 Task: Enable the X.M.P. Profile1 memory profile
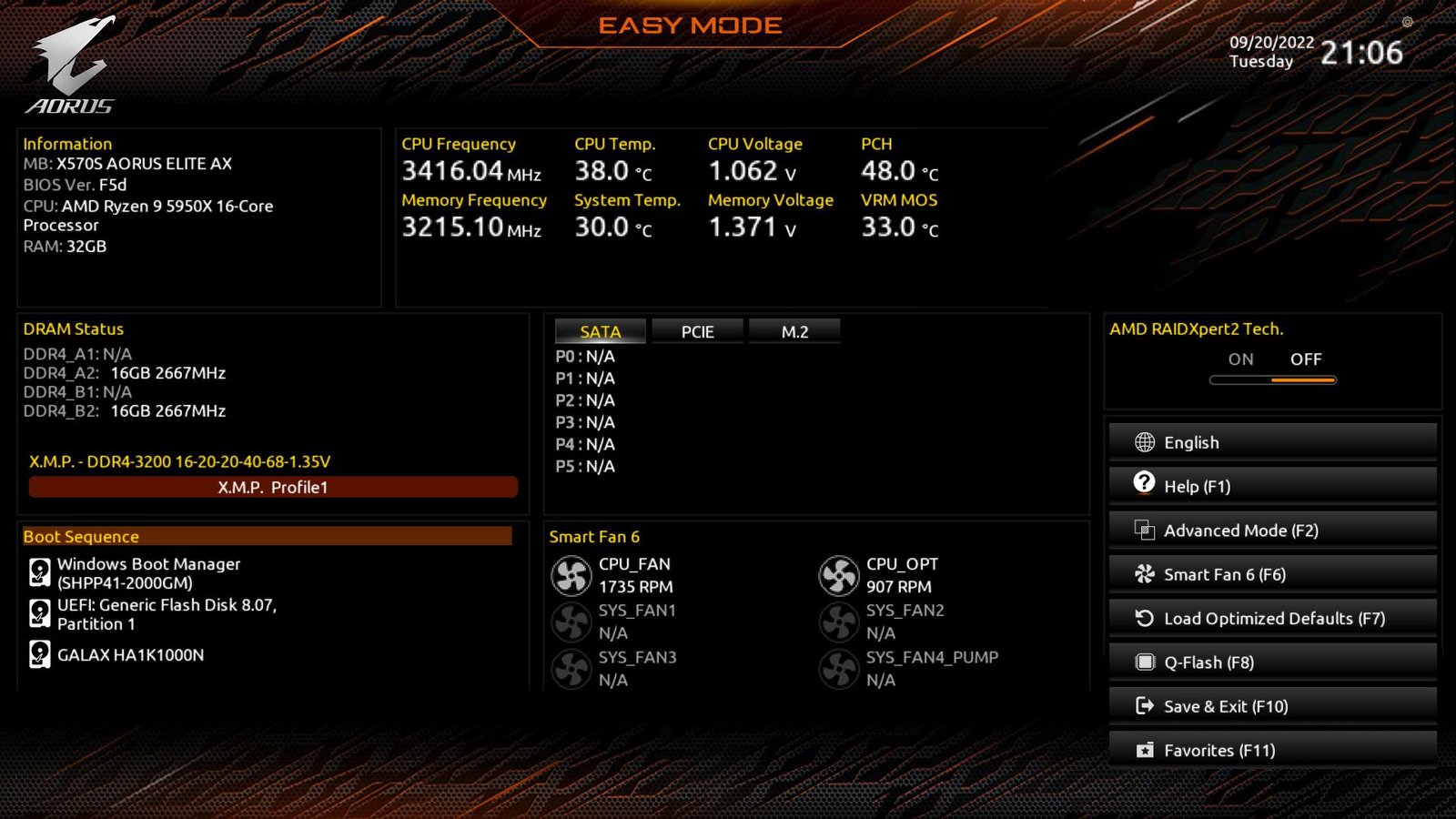(x=271, y=487)
